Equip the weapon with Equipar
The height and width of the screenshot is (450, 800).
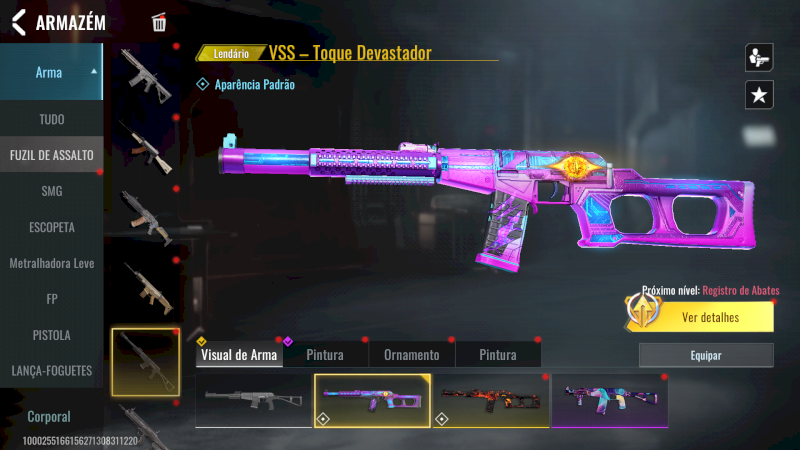706,355
